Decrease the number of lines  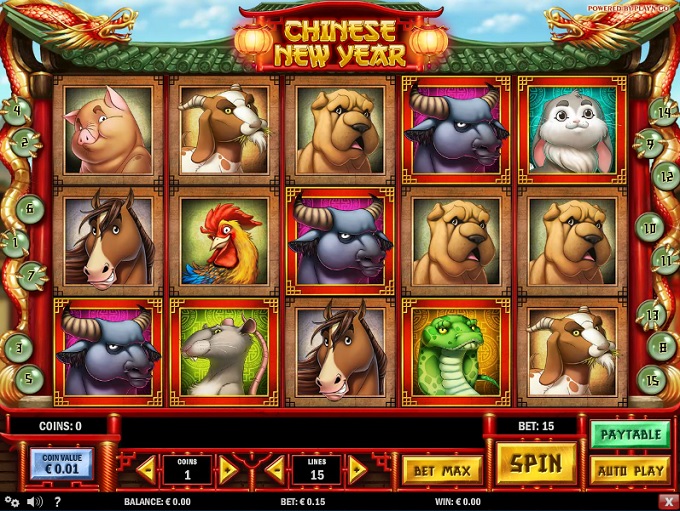tap(275, 469)
